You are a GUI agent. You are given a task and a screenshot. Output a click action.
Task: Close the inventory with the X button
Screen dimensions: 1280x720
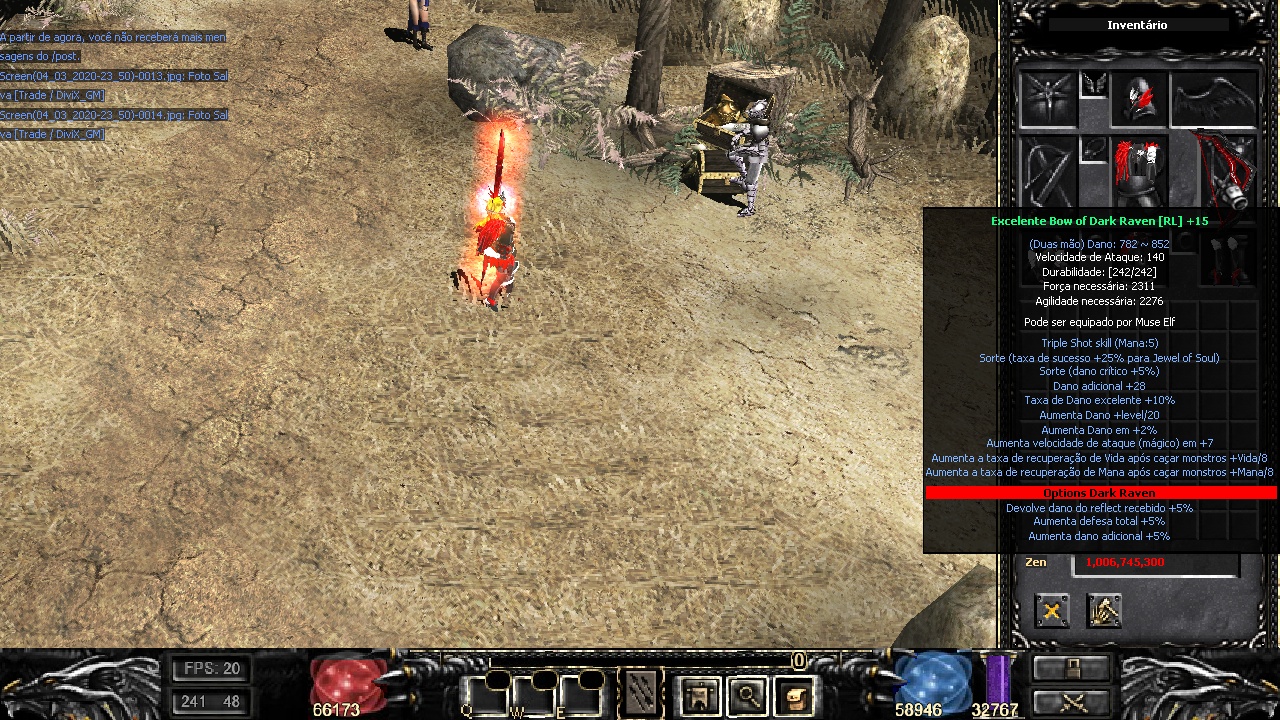pos(1051,611)
